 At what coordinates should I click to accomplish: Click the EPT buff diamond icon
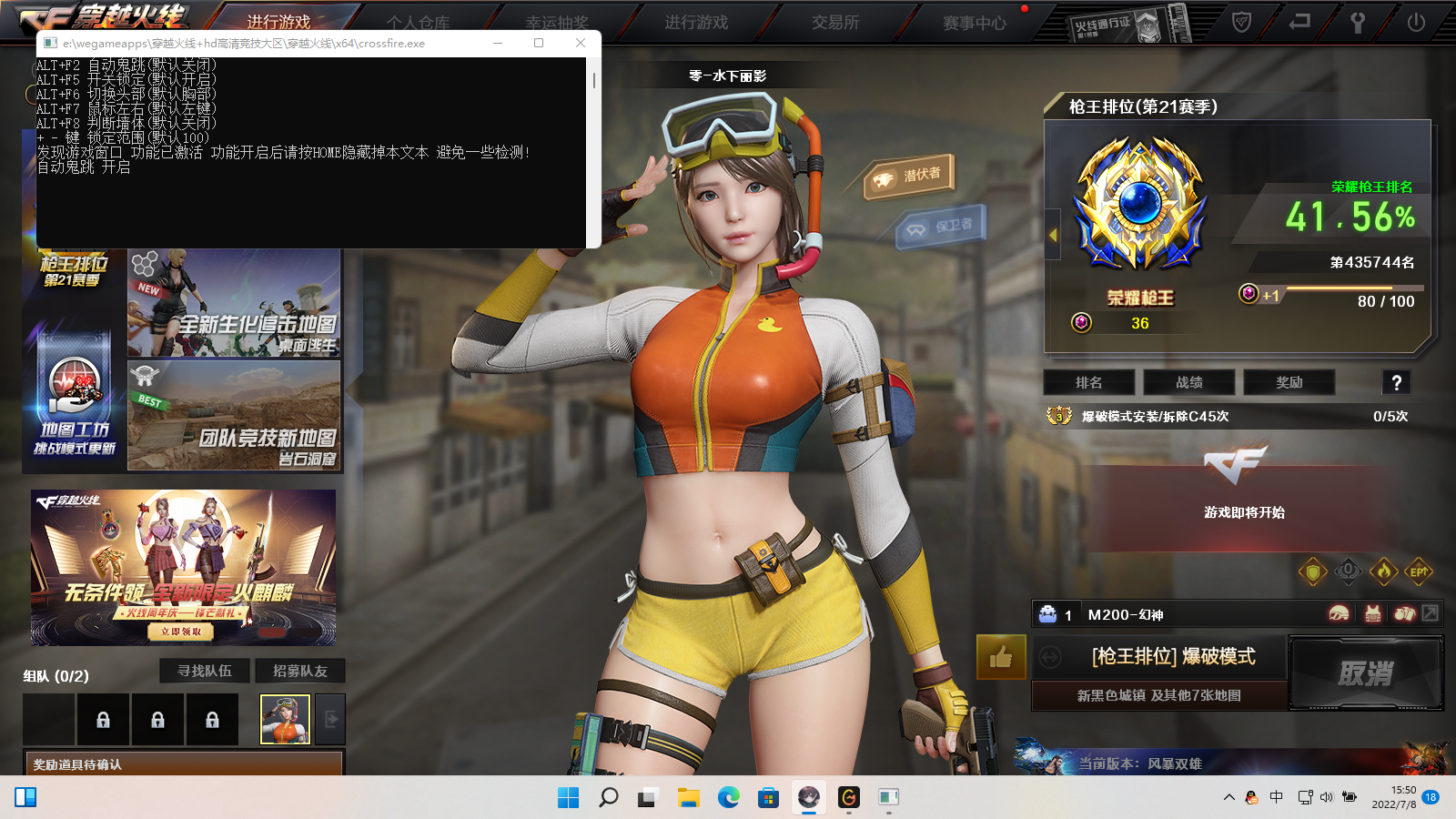(1417, 571)
